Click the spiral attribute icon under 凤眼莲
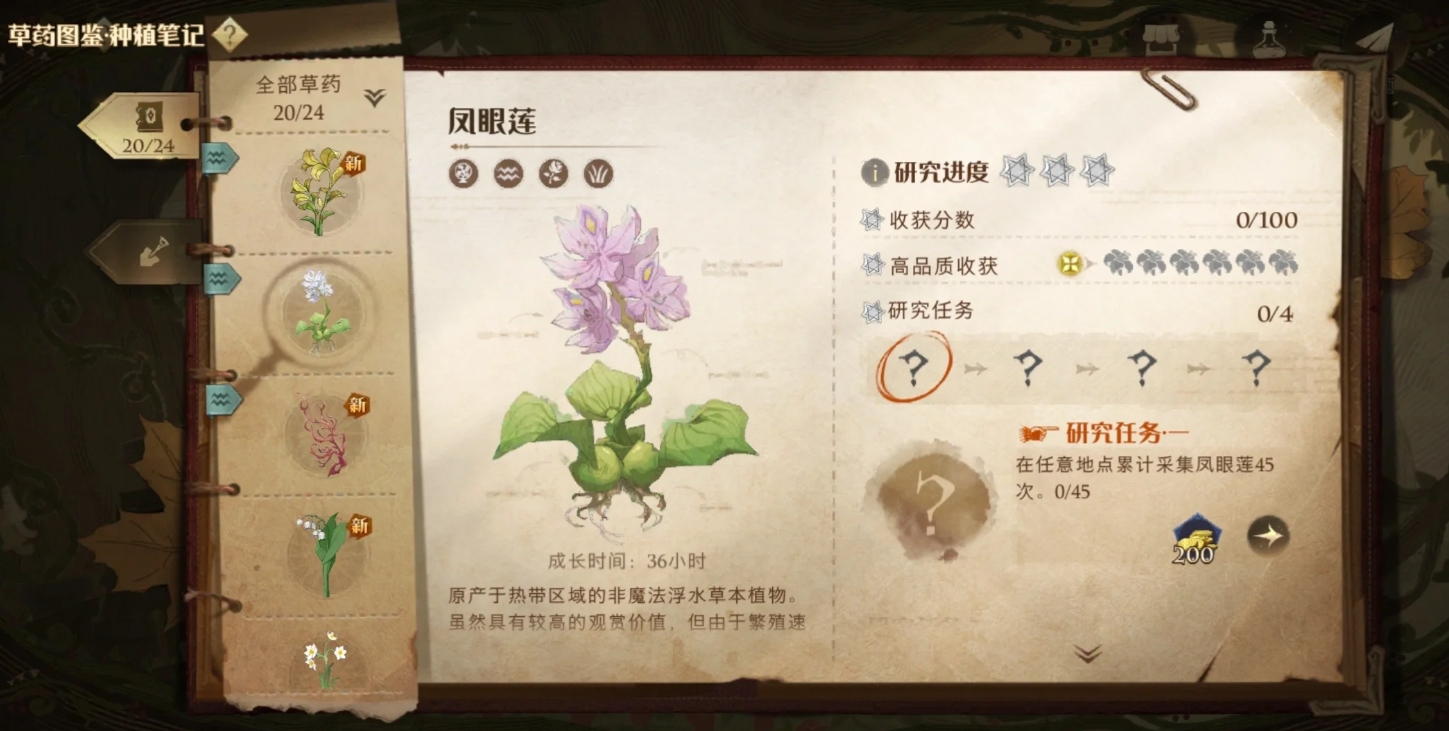 [463, 174]
